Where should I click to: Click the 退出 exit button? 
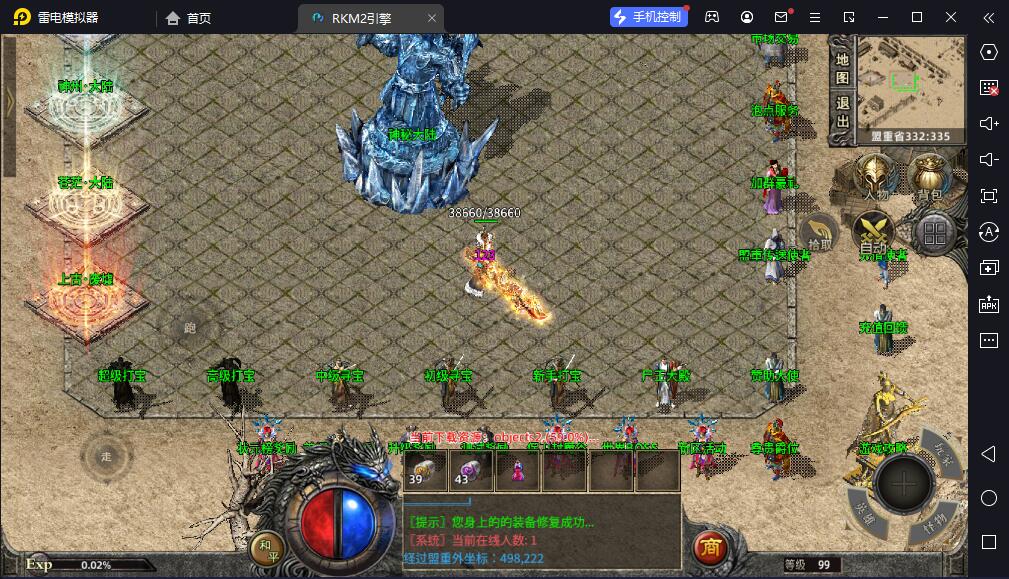(842, 112)
